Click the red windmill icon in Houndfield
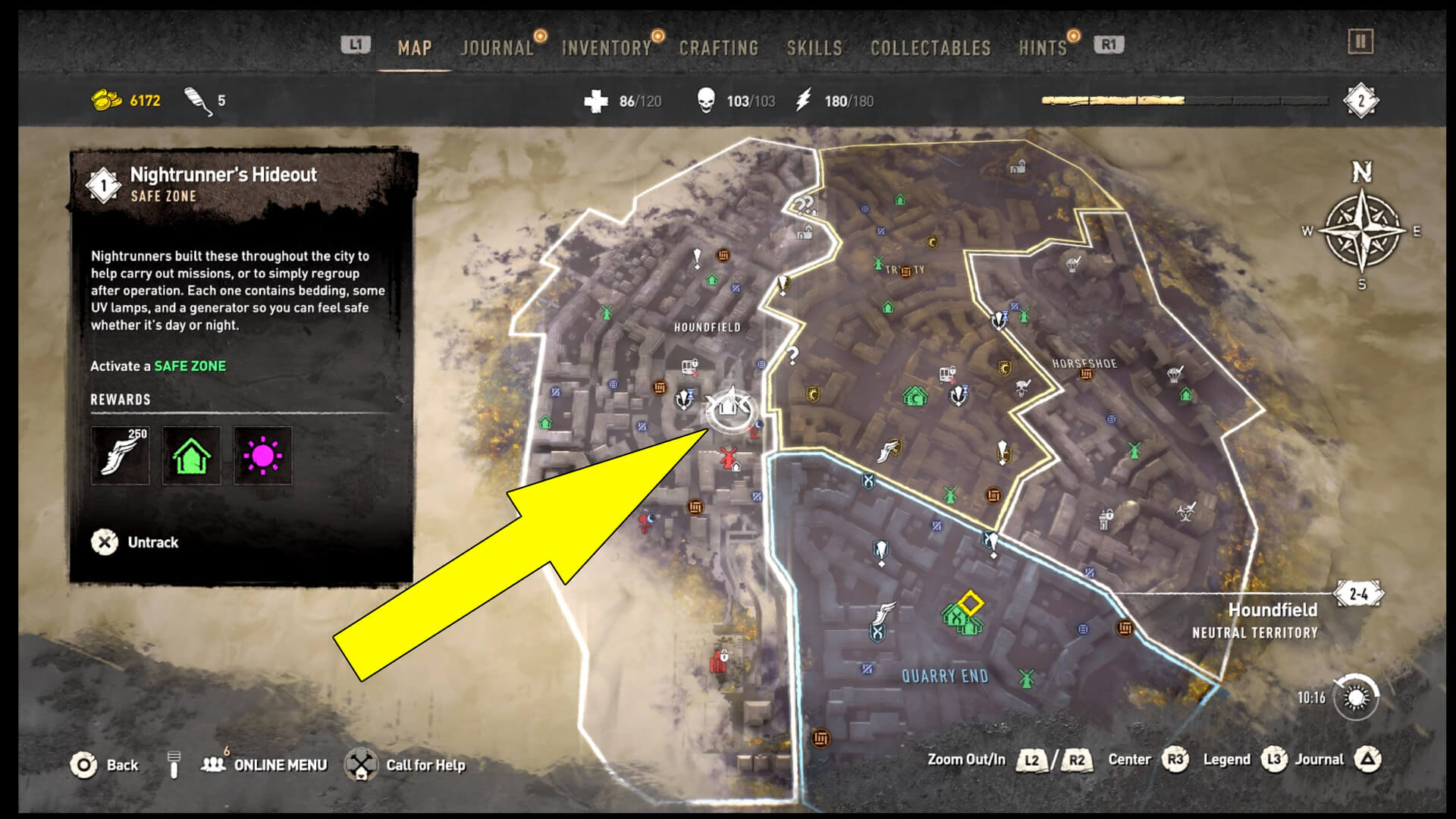Viewport: 1456px width, 819px height. coord(726,455)
